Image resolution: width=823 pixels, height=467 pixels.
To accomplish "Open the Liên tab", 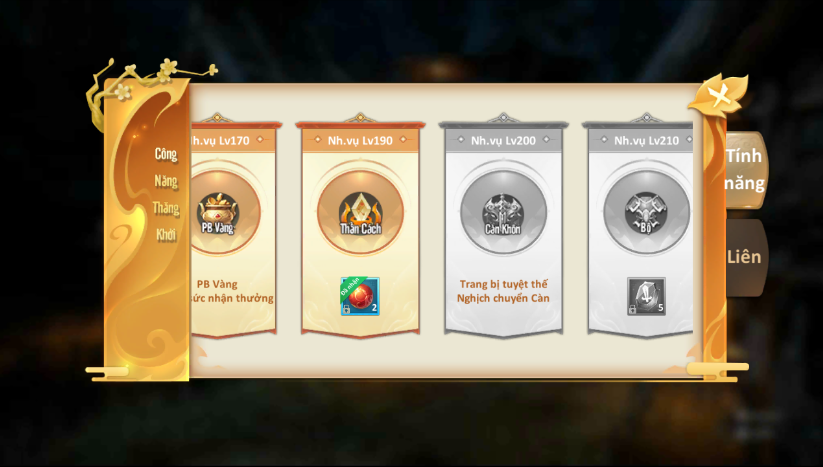I will click(745, 257).
